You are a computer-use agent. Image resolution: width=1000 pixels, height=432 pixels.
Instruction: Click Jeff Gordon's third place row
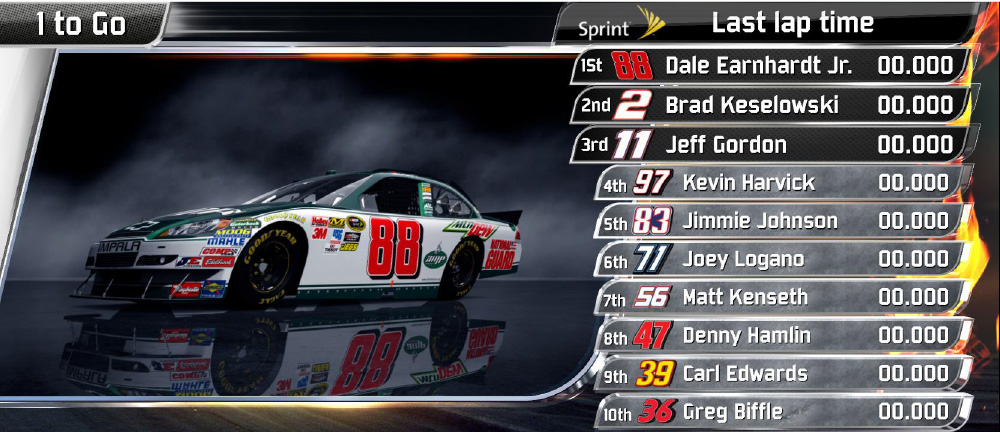click(x=770, y=144)
